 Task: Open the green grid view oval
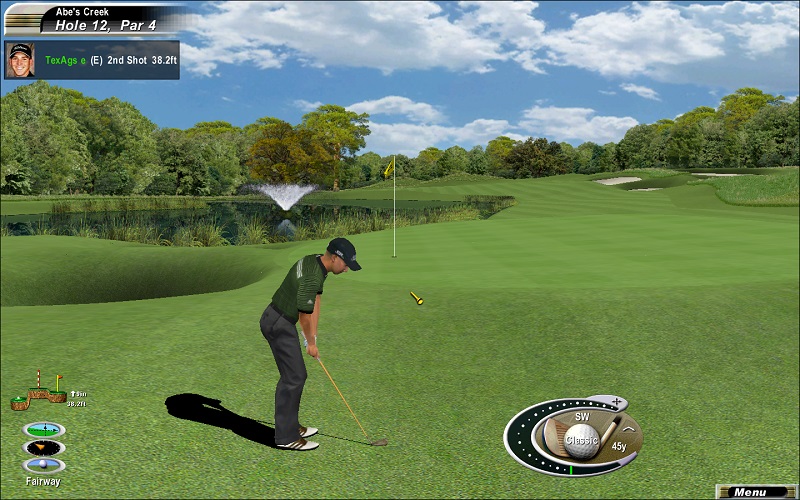(x=44, y=429)
